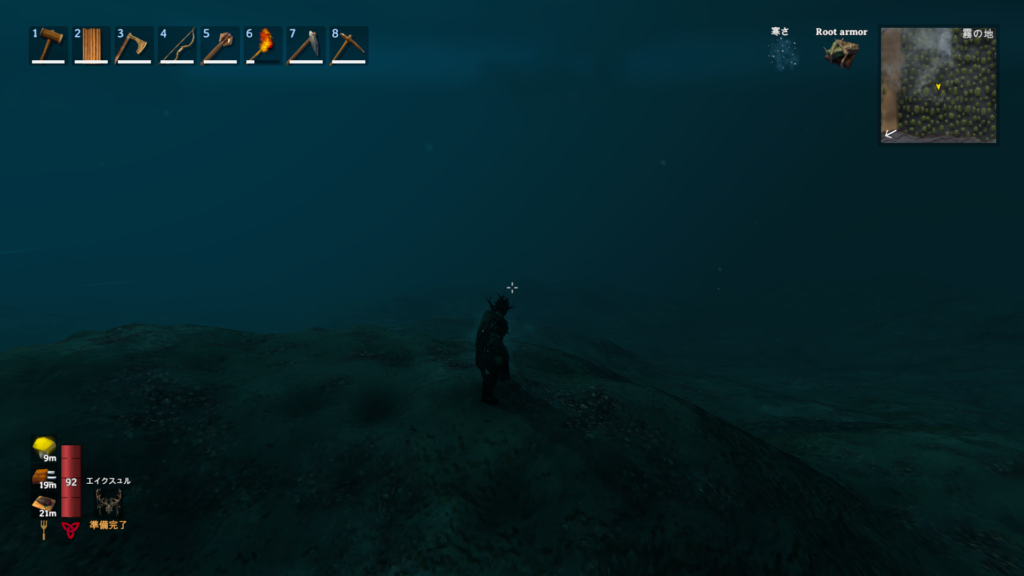Choose the pickaxe in hotbar slot 8
This screenshot has height=576, width=1024.
(349, 45)
